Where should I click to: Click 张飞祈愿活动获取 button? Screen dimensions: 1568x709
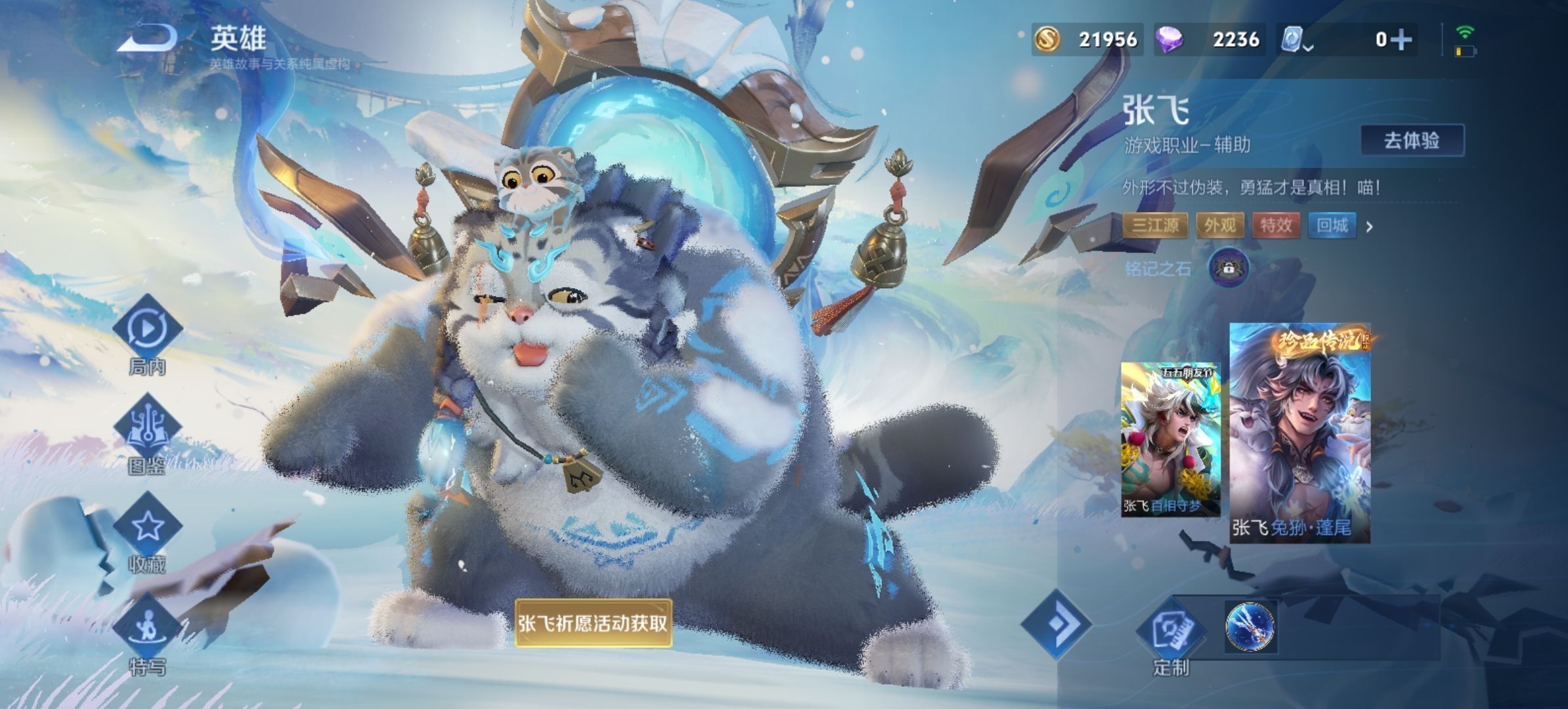tap(592, 623)
